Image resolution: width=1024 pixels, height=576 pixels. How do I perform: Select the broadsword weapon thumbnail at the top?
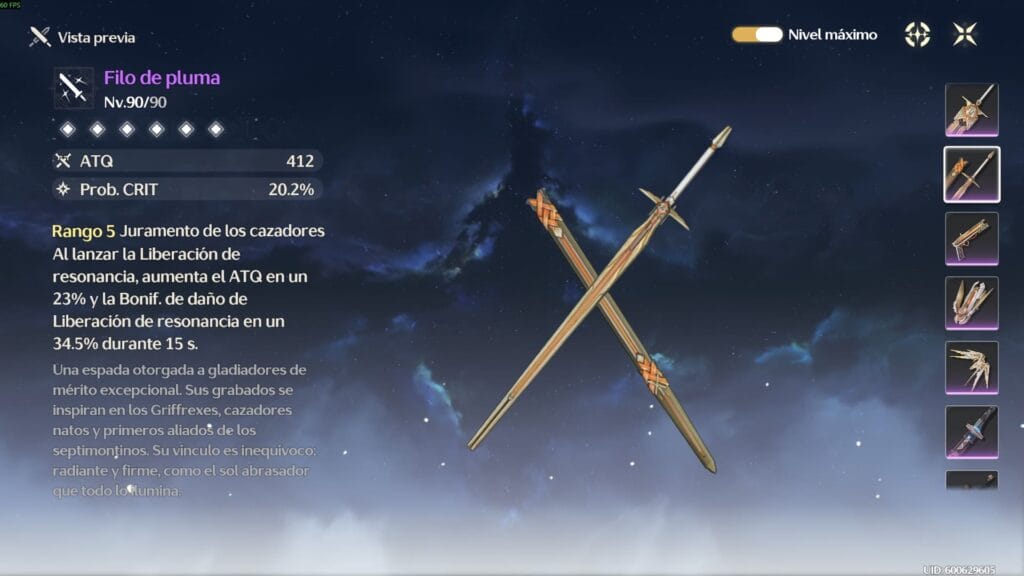971,110
